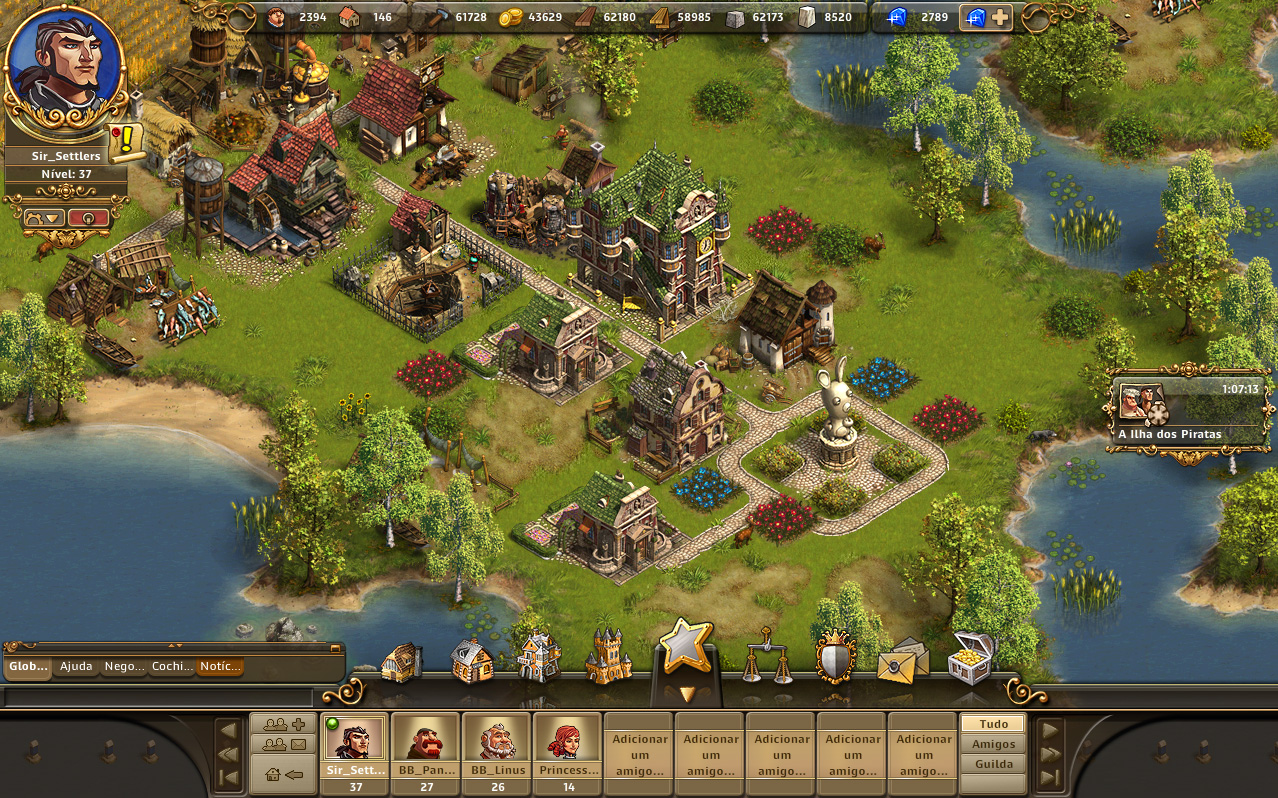Screen dimensions: 1278x798
Task: Open the castle building menu
Action: [x=608, y=657]
